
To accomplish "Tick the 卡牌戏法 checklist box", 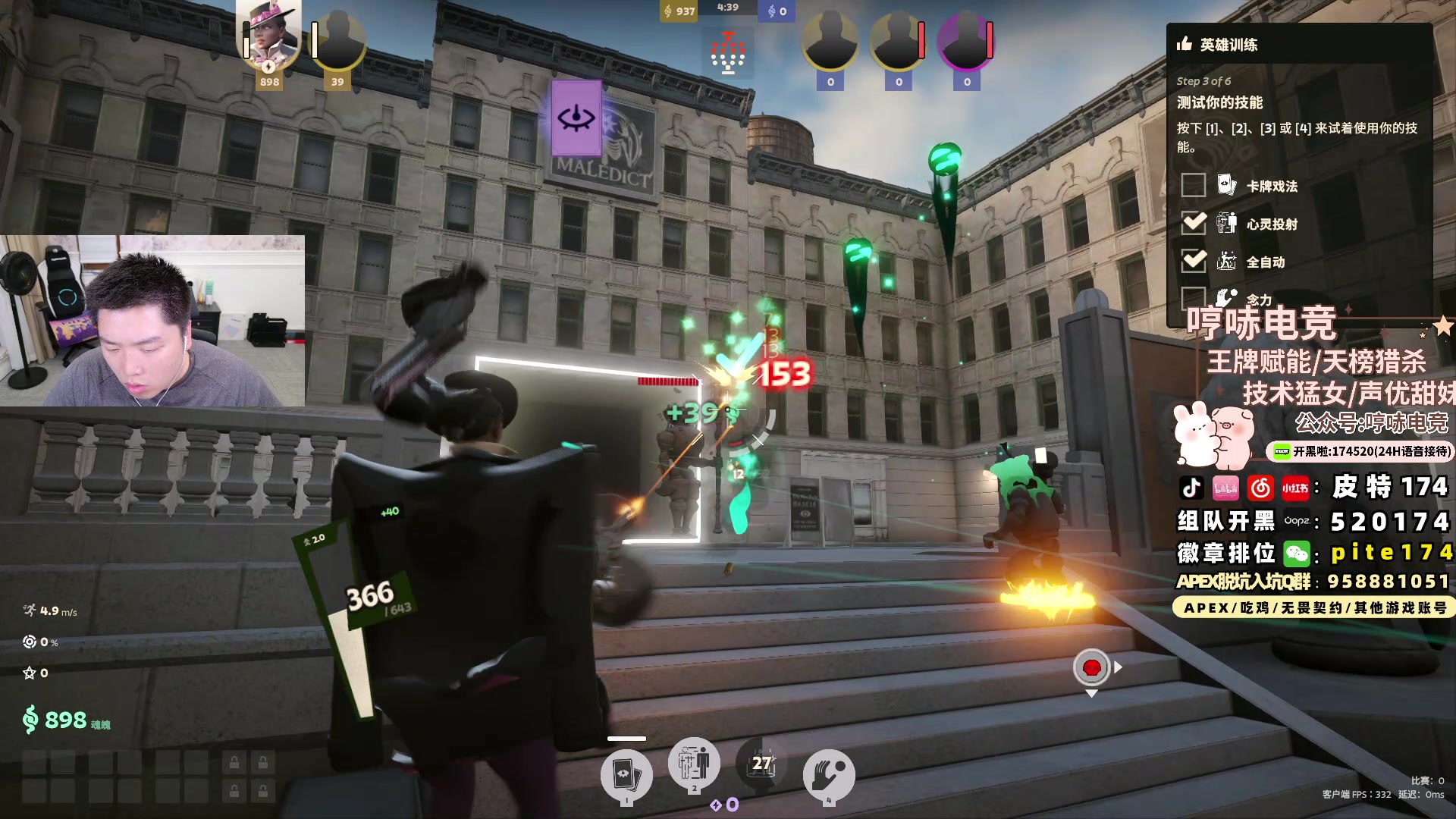I will [1193, 185].
